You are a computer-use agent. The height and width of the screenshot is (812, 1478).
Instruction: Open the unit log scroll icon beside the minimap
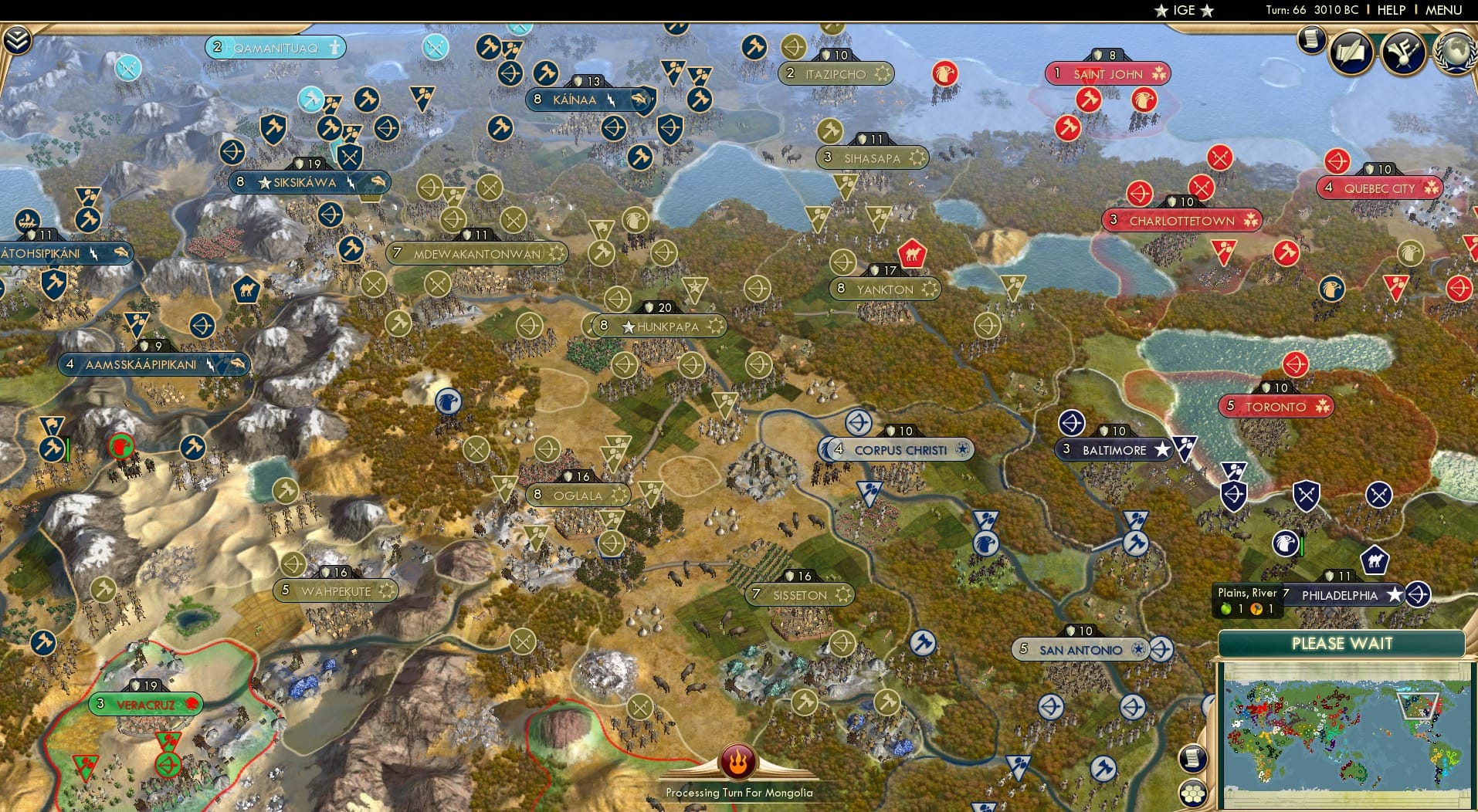[1193, 758]
